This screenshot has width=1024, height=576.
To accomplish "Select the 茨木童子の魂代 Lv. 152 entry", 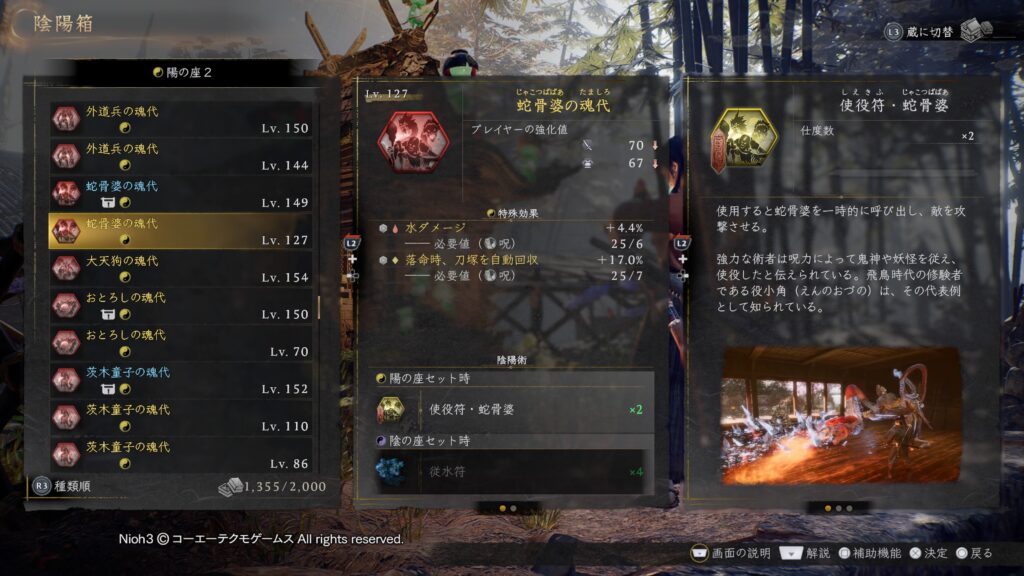I will [x=181, y=380].
